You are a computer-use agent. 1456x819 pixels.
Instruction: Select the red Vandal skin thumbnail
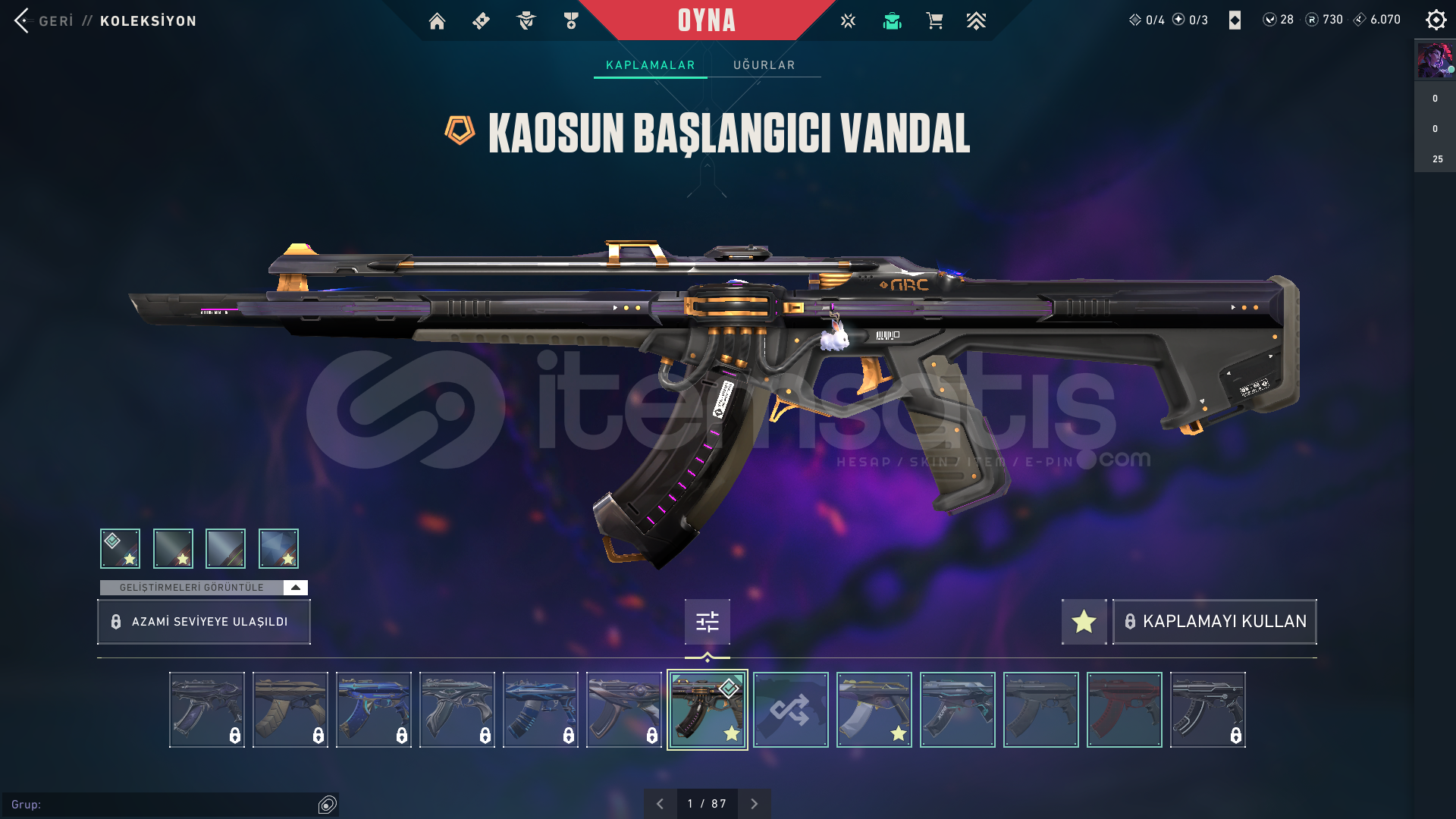pyautogui.click(x=1124, y=710)
